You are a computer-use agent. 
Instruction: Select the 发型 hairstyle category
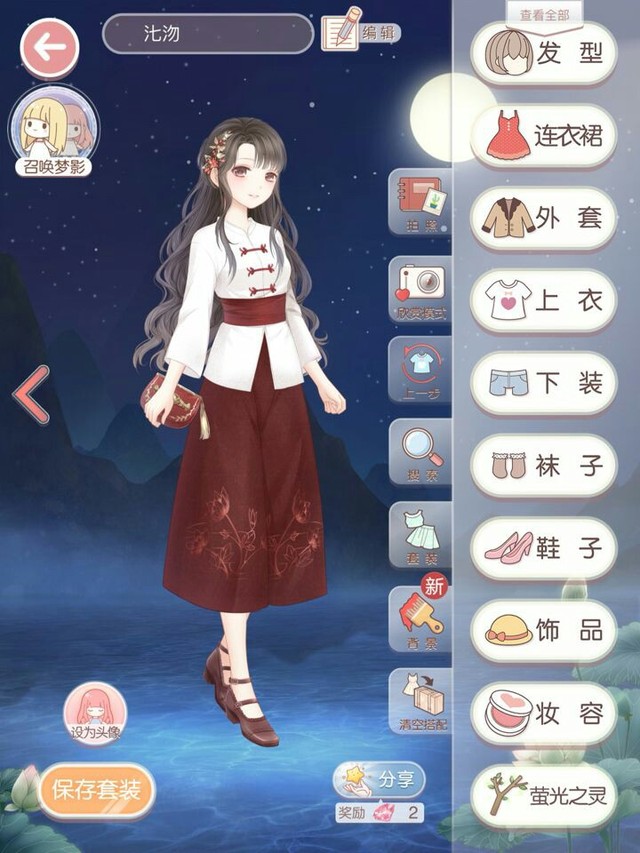point(543,53)
